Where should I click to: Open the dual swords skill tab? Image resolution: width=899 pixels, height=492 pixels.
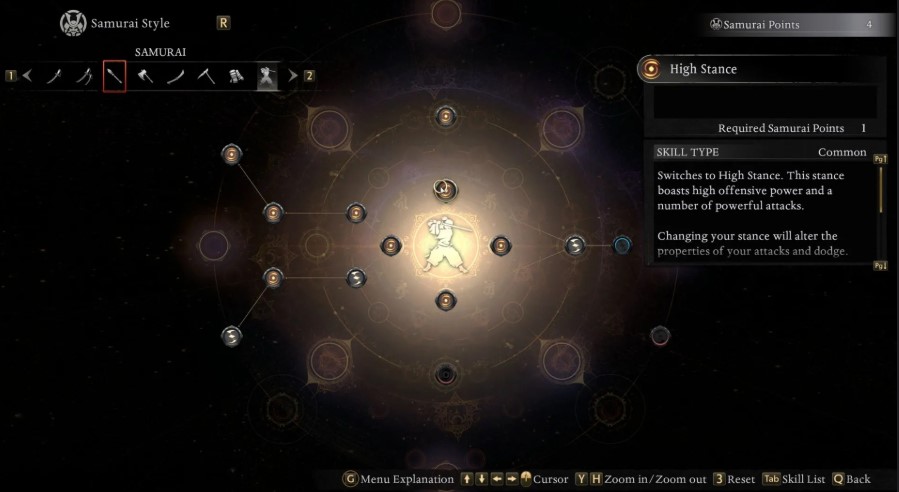84,75
